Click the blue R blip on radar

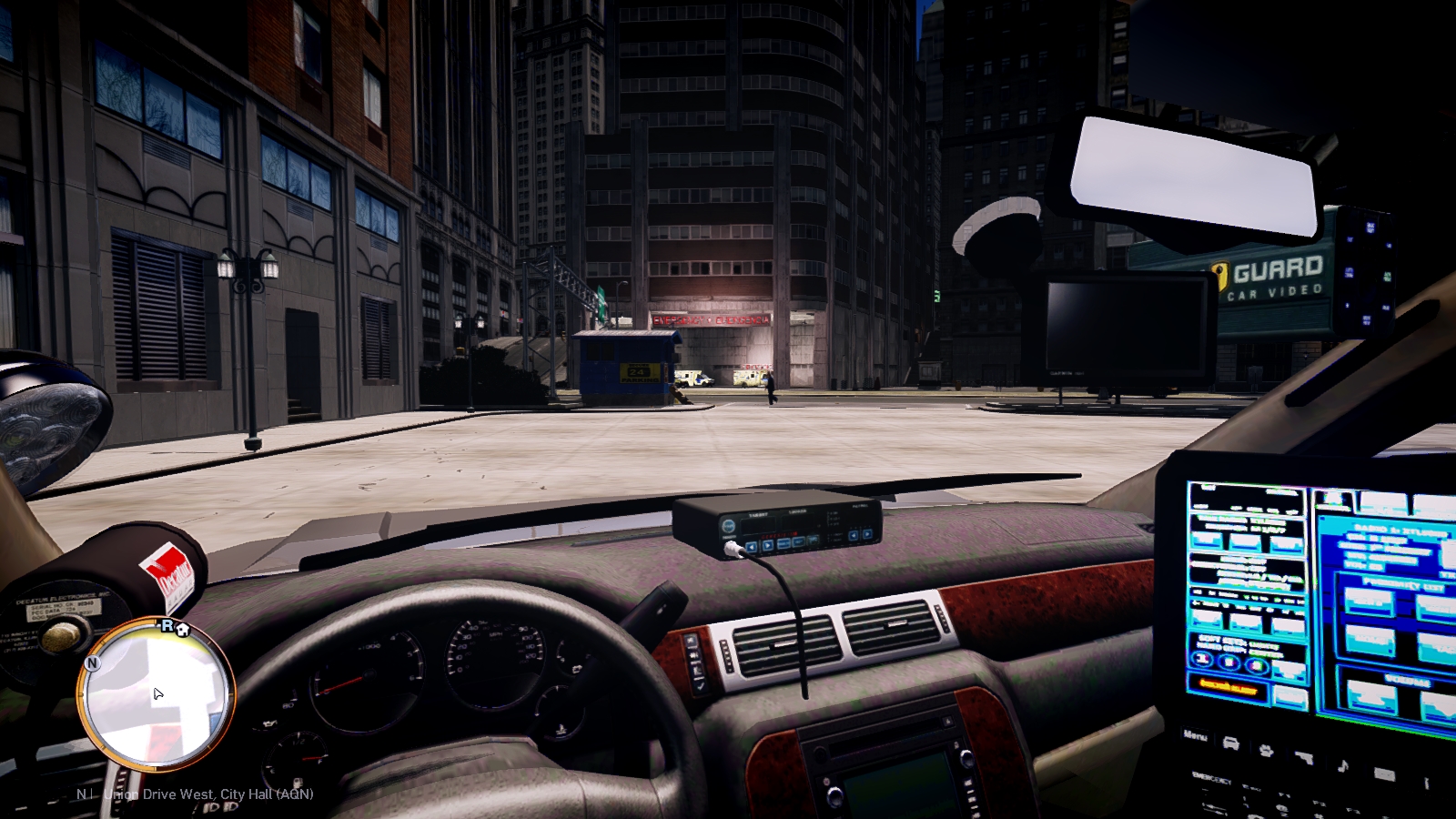[167, 625]
